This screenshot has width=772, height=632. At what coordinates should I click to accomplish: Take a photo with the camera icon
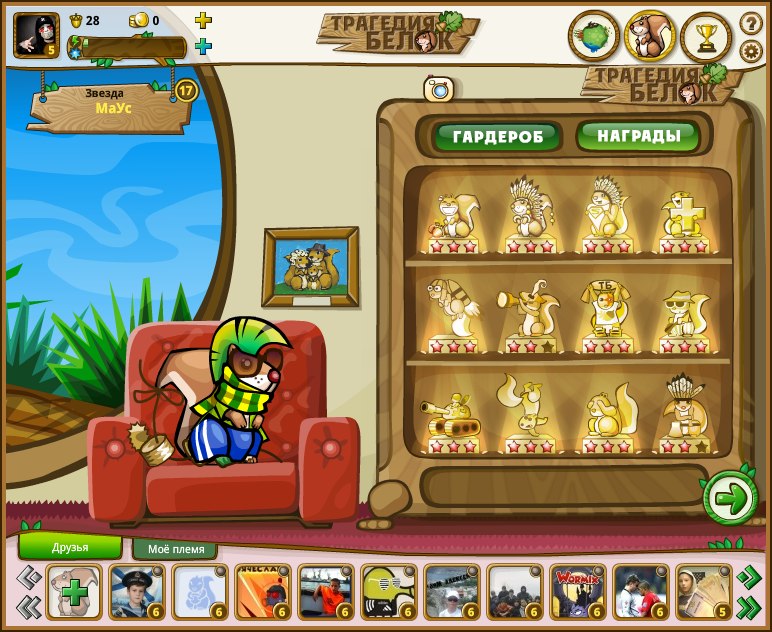pyautogui.click(x=439, y=89)
